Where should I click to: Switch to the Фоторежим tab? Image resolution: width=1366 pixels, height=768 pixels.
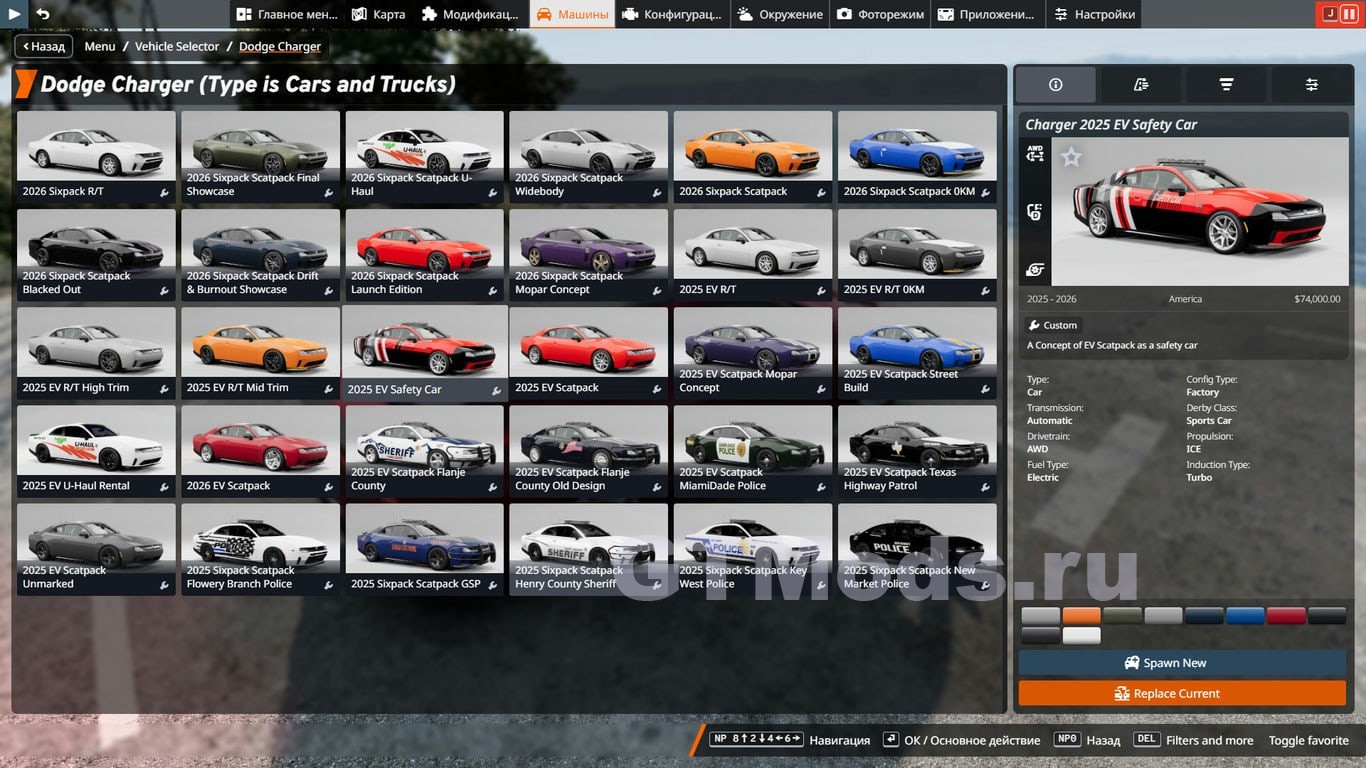click(880, 14)
